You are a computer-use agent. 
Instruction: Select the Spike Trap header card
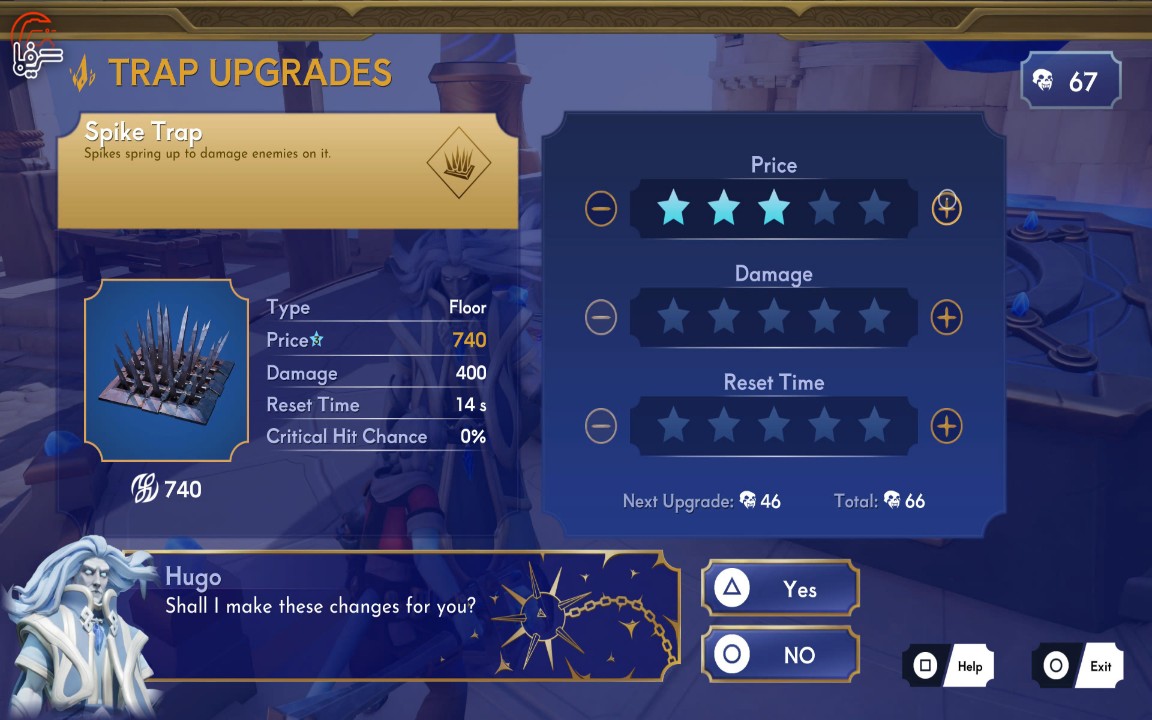(x=288, y=170)
